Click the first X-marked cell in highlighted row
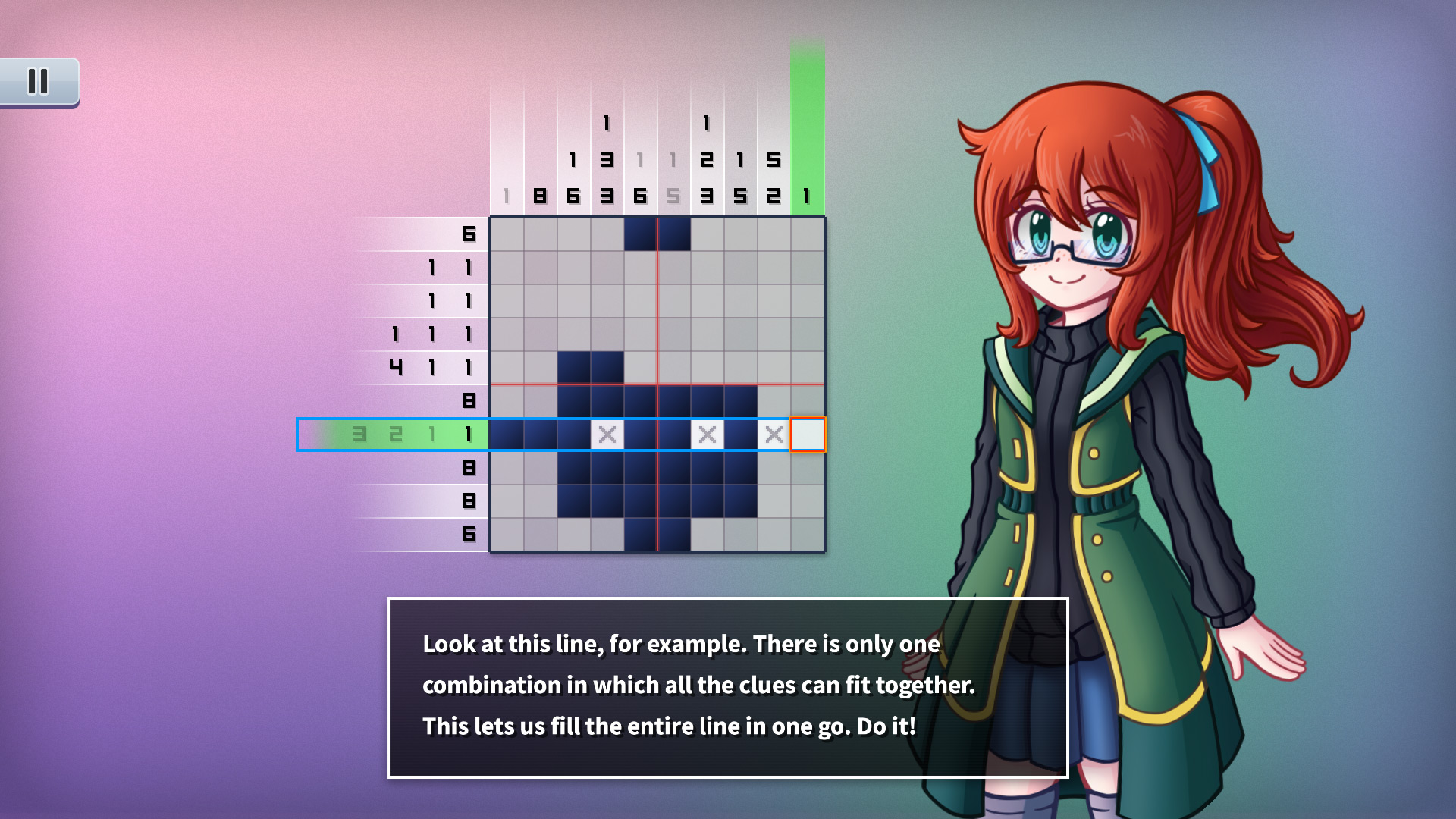The height and width of the screenshot is (819, 1456). coord(606,435)
